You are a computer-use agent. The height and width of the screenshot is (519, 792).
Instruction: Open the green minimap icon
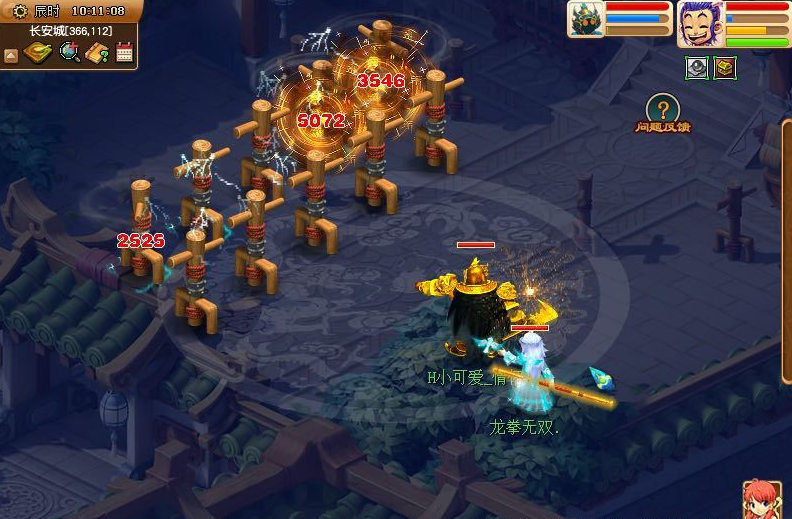tap(38, 52)
